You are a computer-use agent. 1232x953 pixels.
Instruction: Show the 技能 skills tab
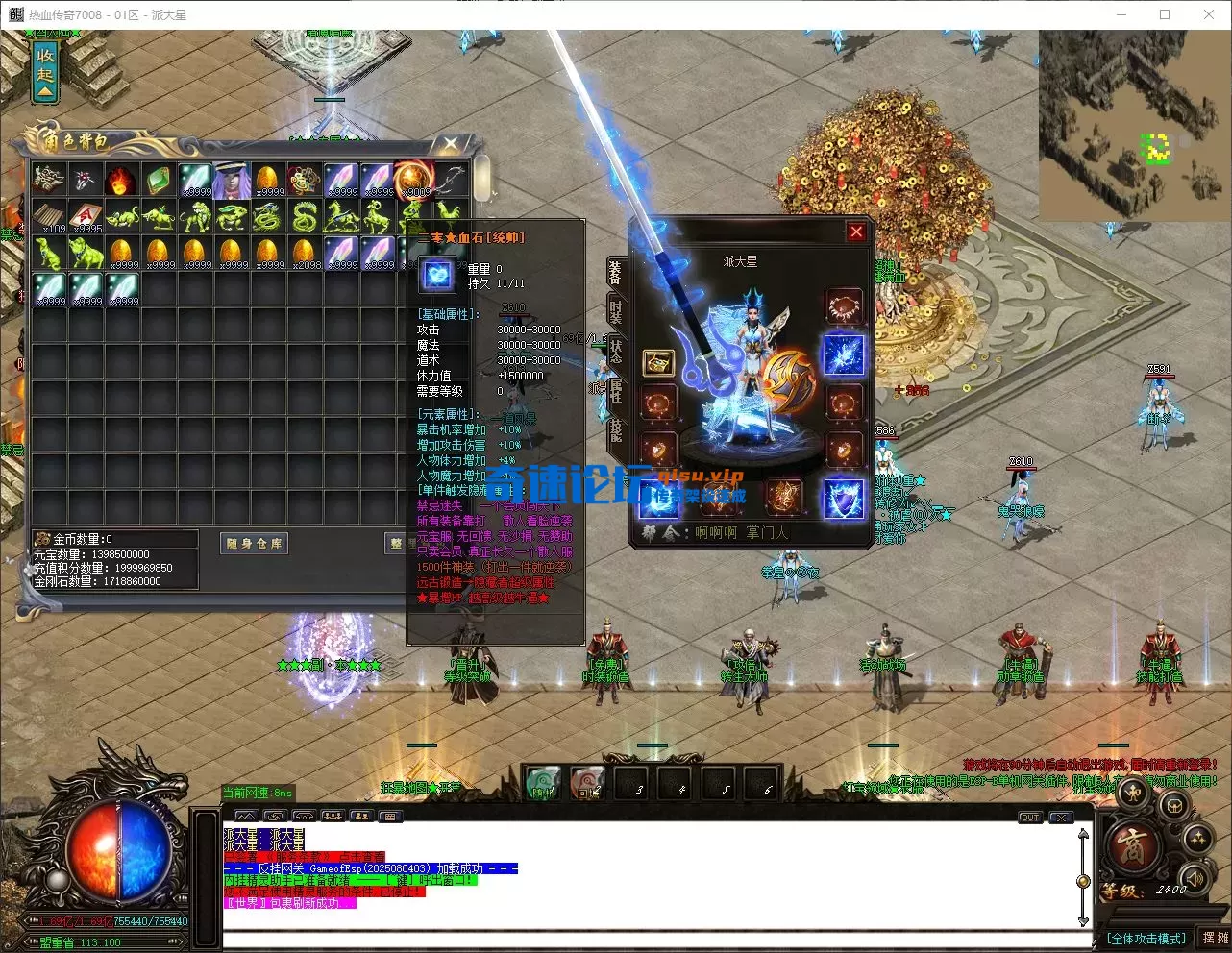(615, 429)
